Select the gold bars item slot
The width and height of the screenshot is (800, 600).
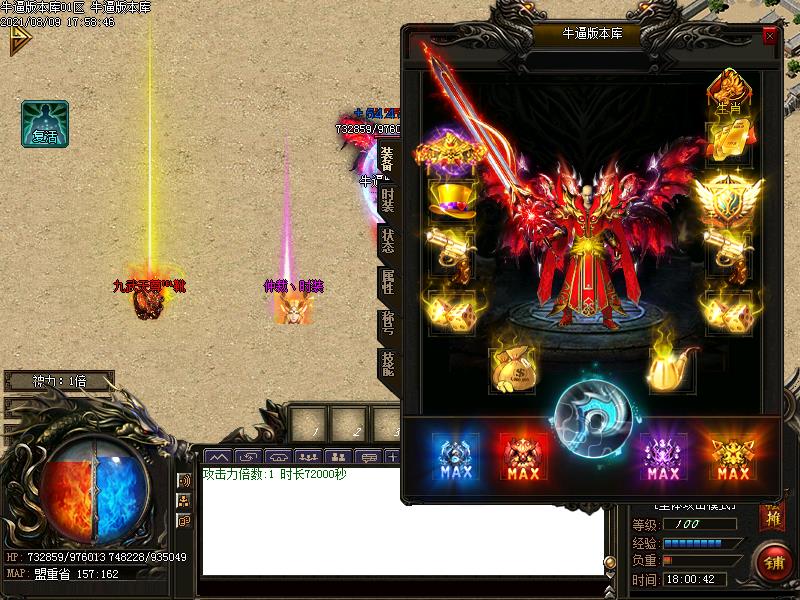pos(728,142)
